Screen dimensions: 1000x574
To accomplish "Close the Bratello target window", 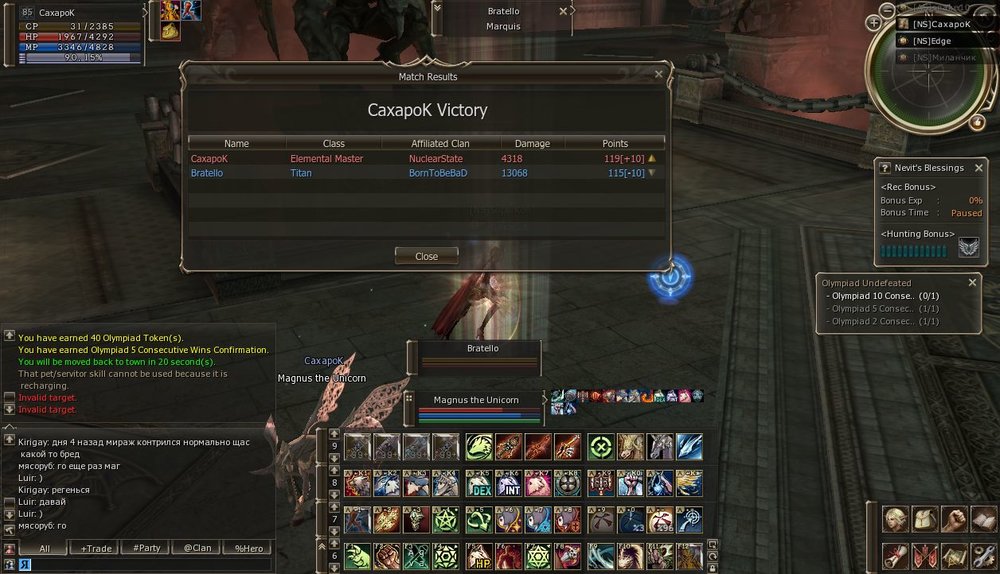I will pyautogui.click(x=564, y=11).
